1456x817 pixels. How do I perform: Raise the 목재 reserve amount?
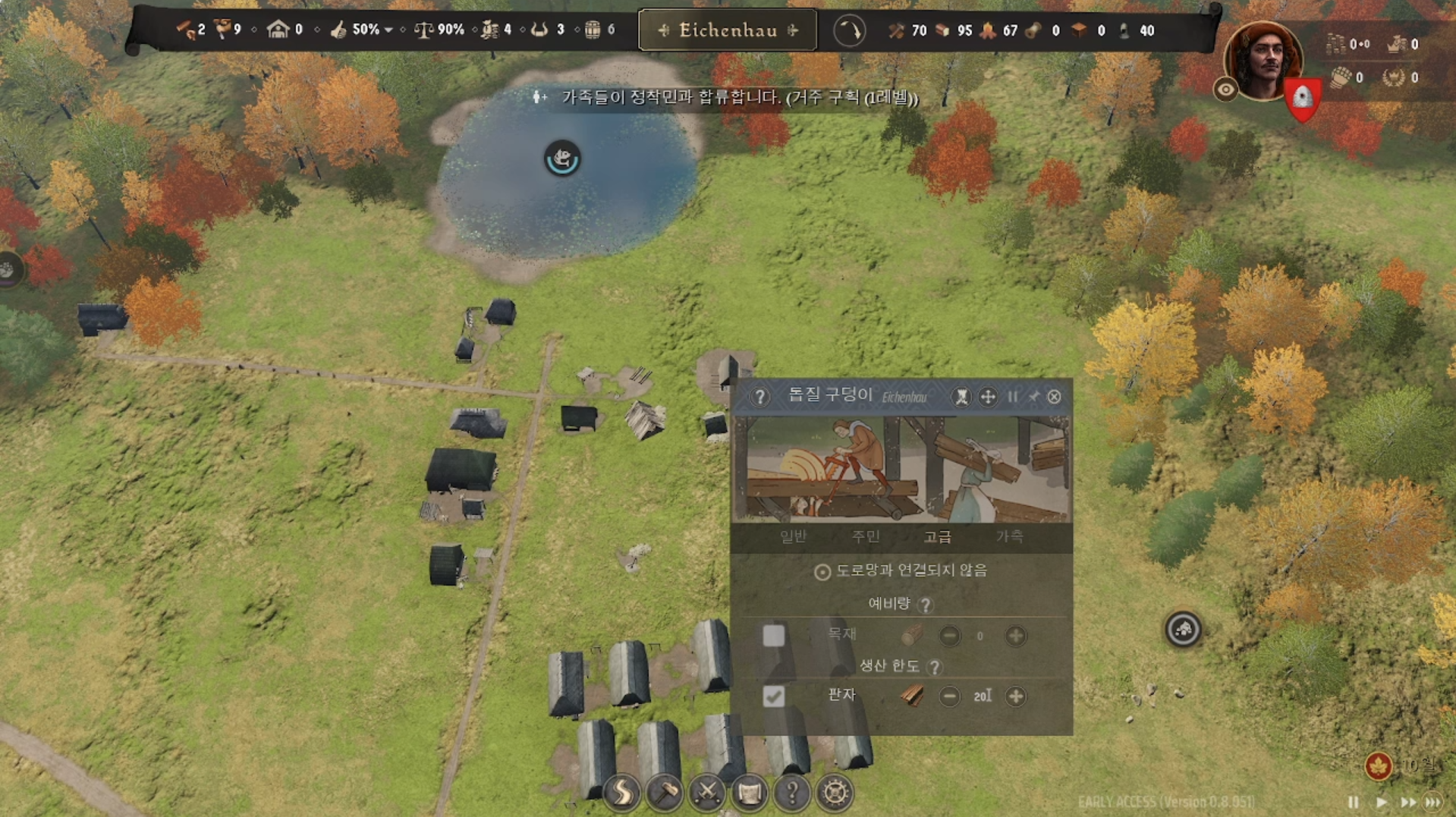1015,636
